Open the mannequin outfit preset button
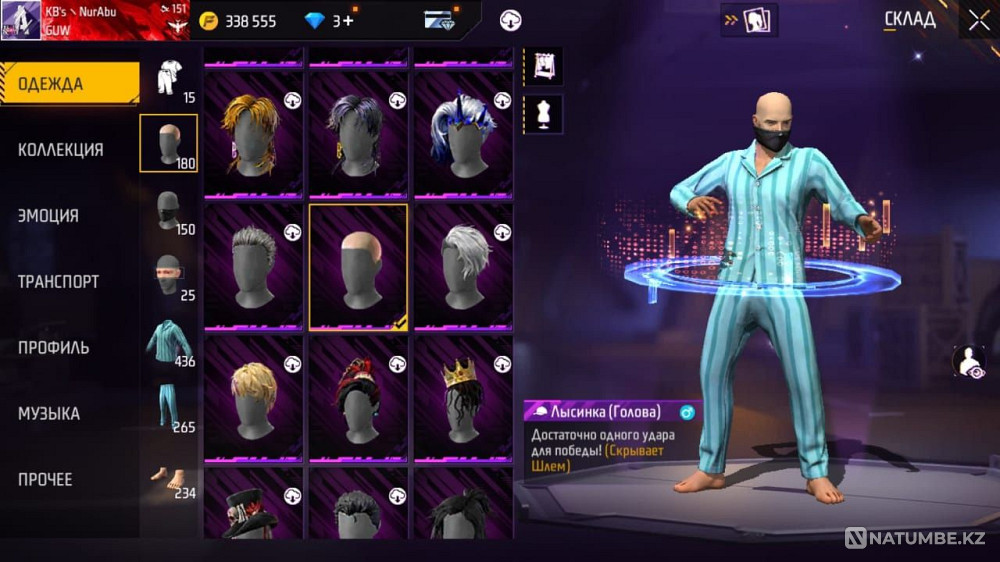Screen dimensions: 1000x562 pyautogui.click(x=543, y=114)
